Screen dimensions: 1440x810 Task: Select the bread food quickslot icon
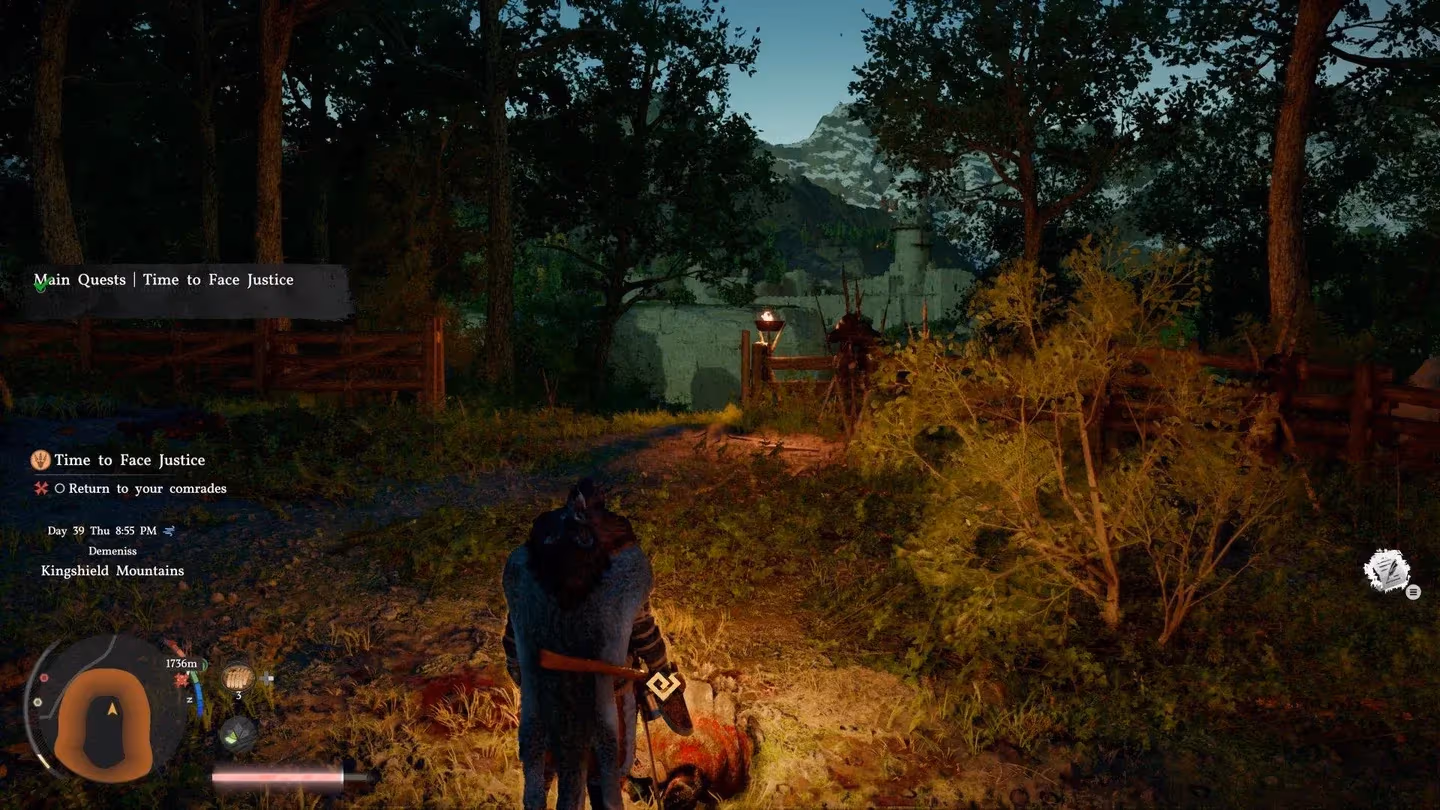(x=239, y=678)
